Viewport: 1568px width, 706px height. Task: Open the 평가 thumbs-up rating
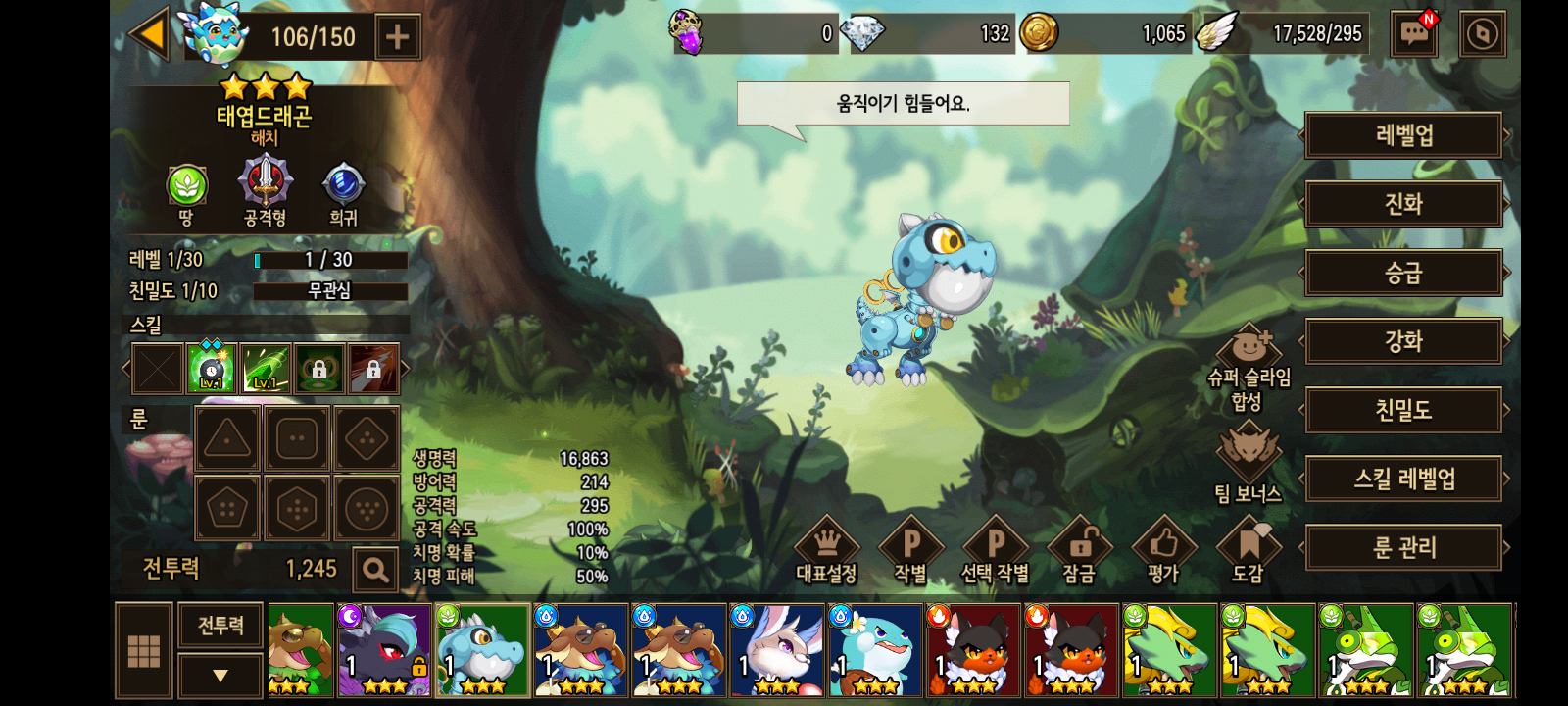point(1163,549)
